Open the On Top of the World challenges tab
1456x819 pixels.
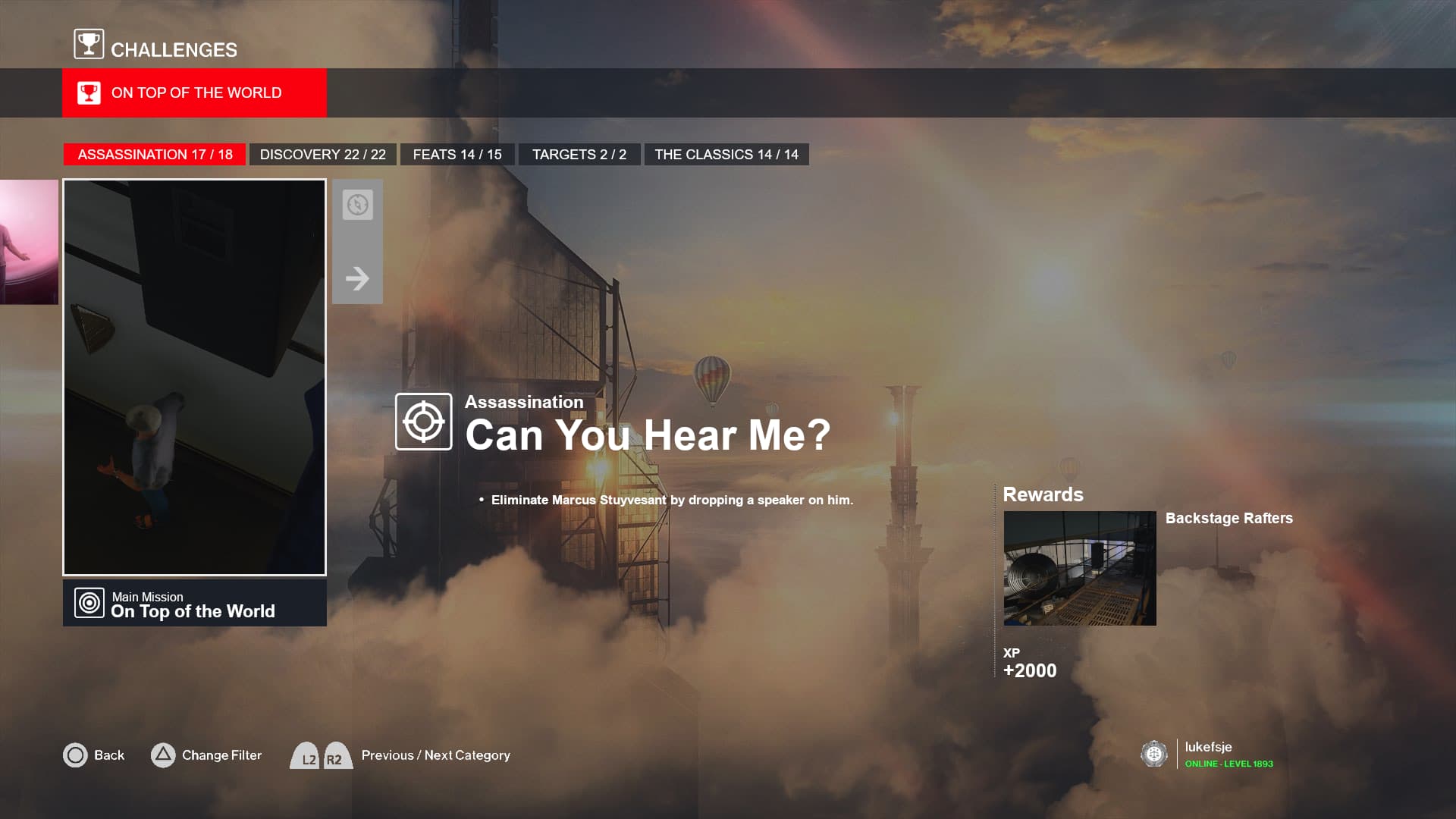[194, 93]
